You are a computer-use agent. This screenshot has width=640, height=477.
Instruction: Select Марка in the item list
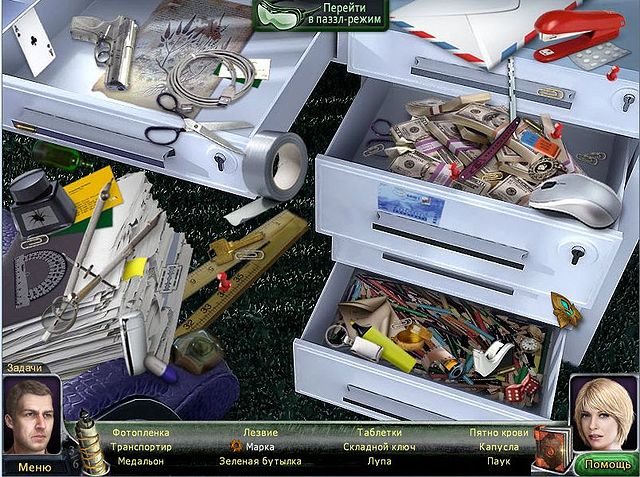point(260,447)
